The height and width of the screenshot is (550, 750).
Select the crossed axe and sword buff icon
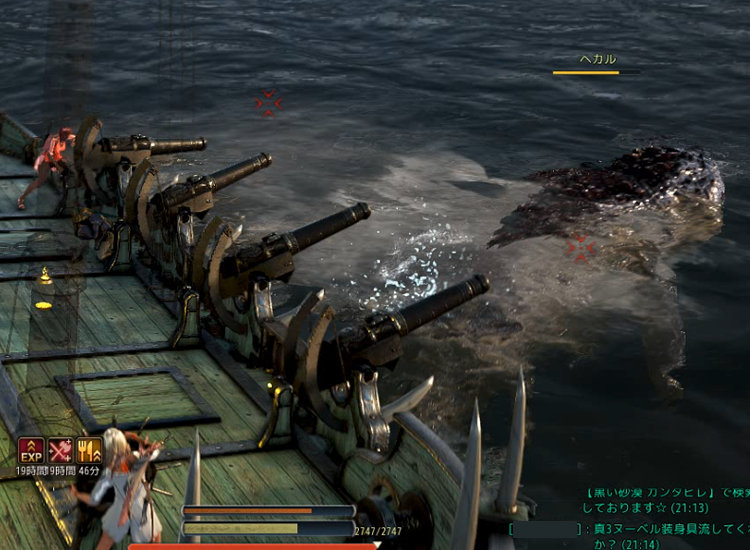pyautogui.click(x=60, y=450)
